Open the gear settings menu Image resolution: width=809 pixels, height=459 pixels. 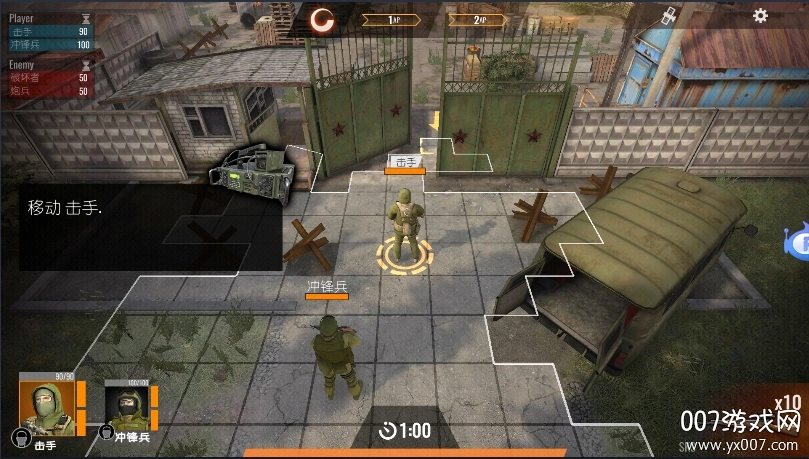(x=760, y=16)
